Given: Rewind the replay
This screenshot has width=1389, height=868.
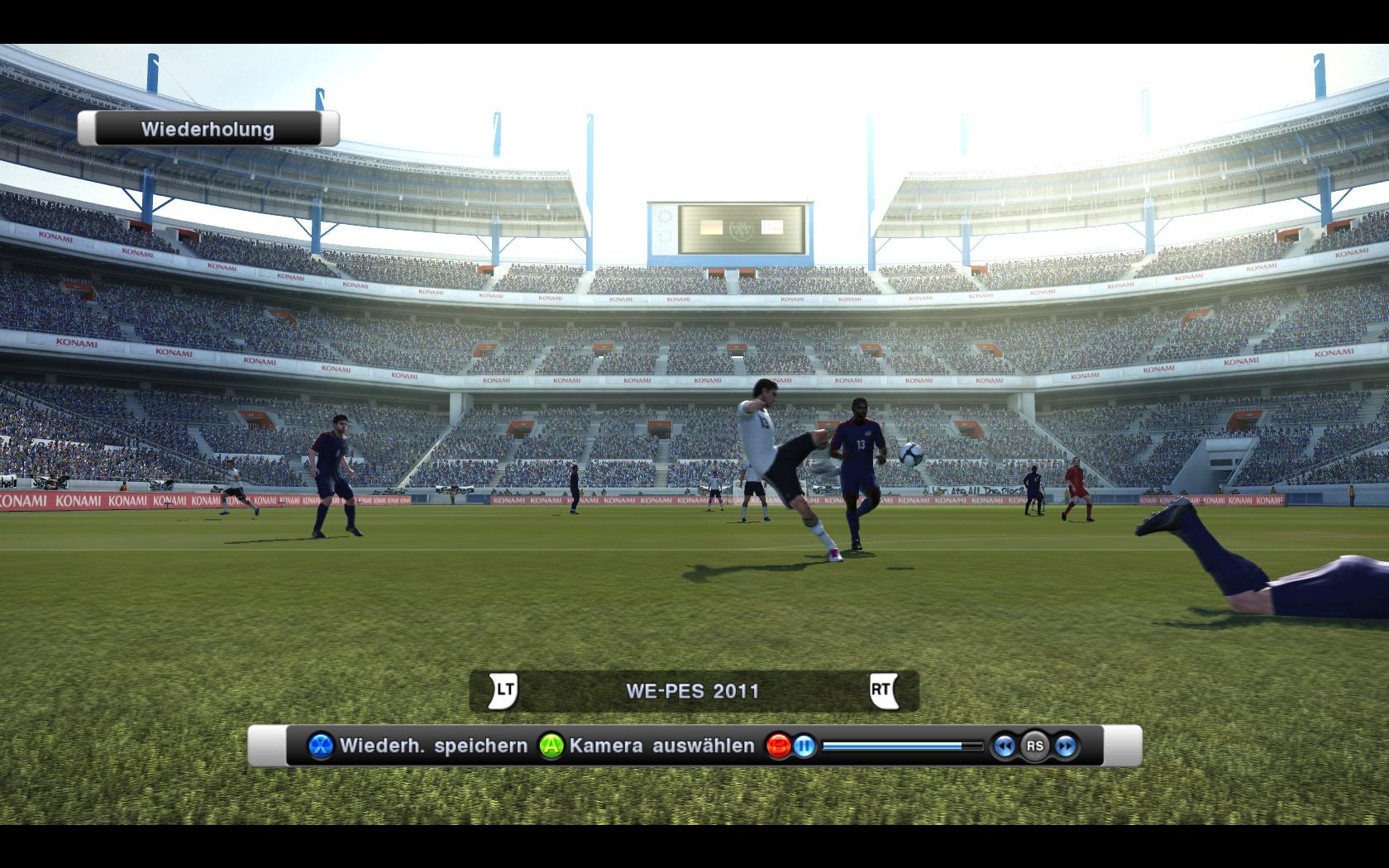Looking at the screenshot, I should 1004,746.
